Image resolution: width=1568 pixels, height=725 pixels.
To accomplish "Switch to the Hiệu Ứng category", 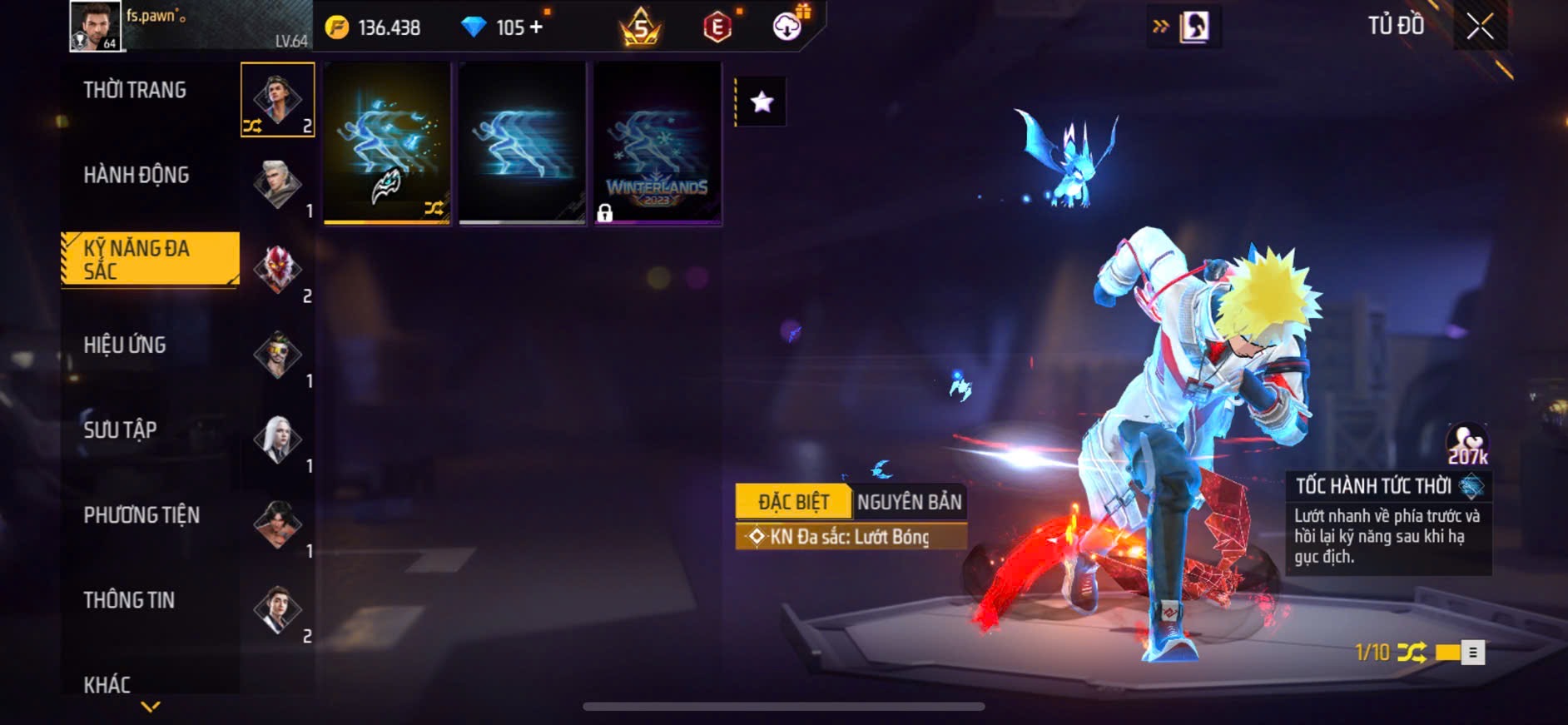I will coord(125,345).
